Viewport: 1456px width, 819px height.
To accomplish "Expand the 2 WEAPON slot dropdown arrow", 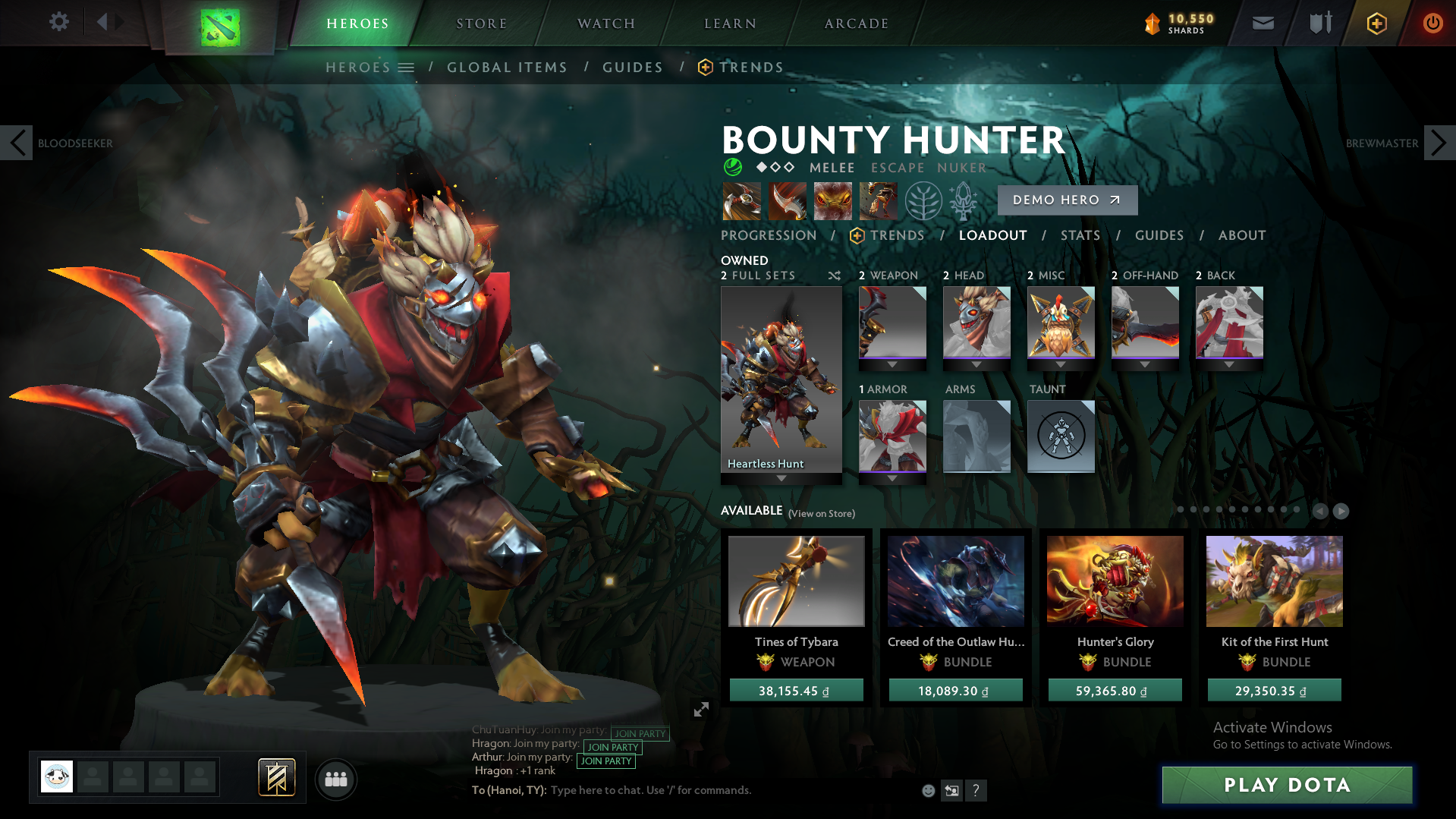I will point(892,364).
